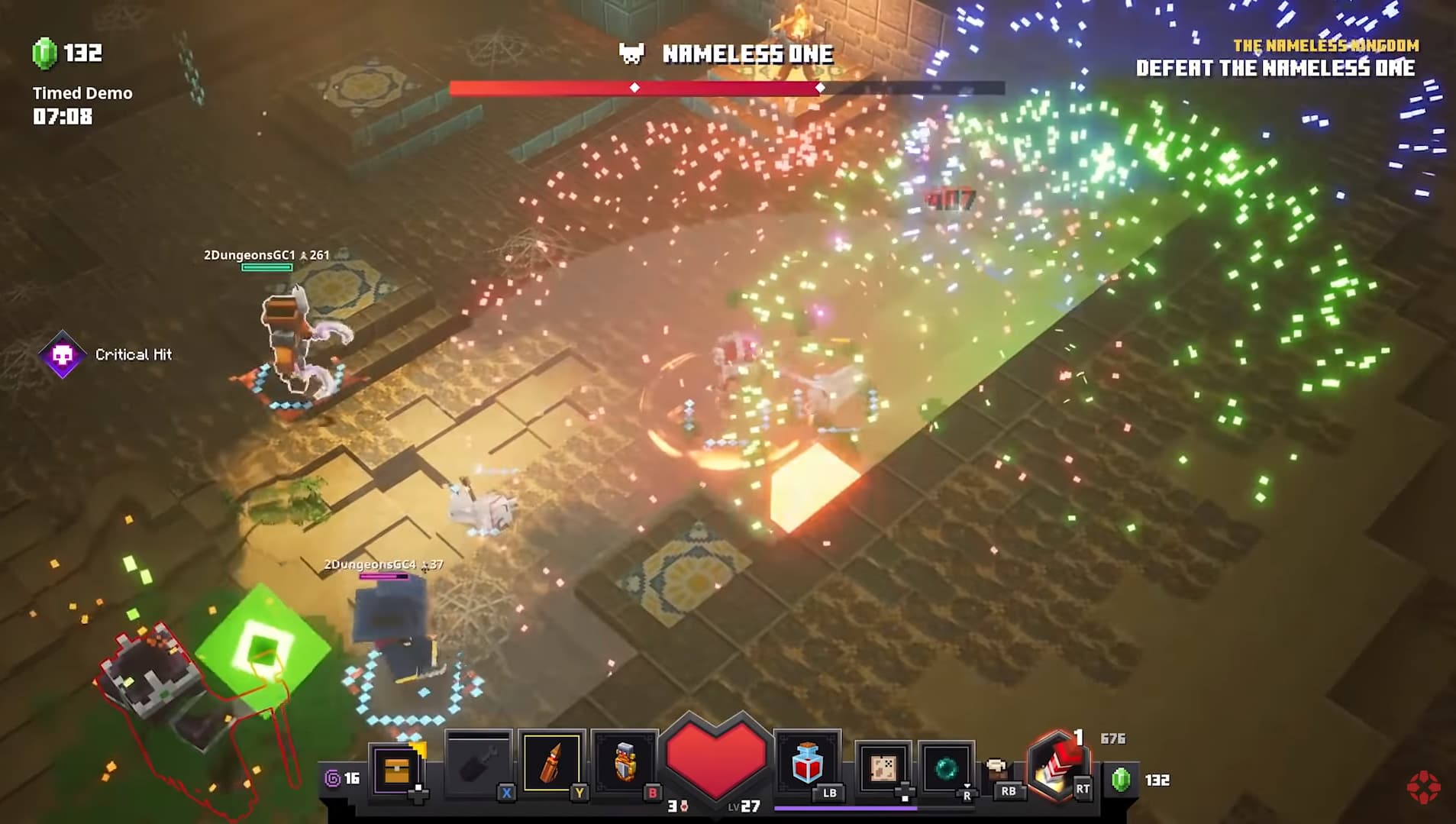Click the Critical Hit skull icon
1456x824 pixels.
[x=62, y=354]
